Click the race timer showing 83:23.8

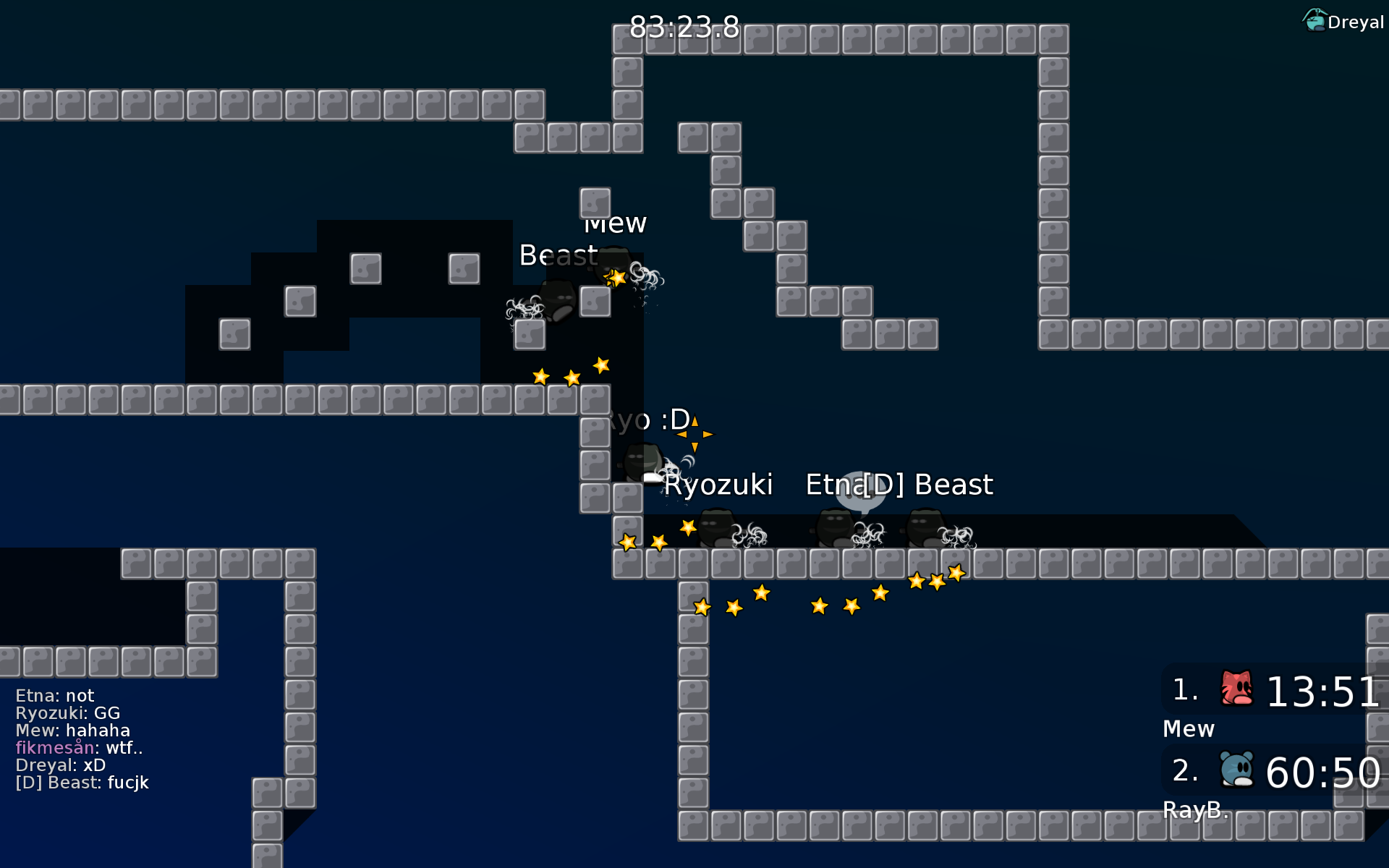(x=682, y=25)
